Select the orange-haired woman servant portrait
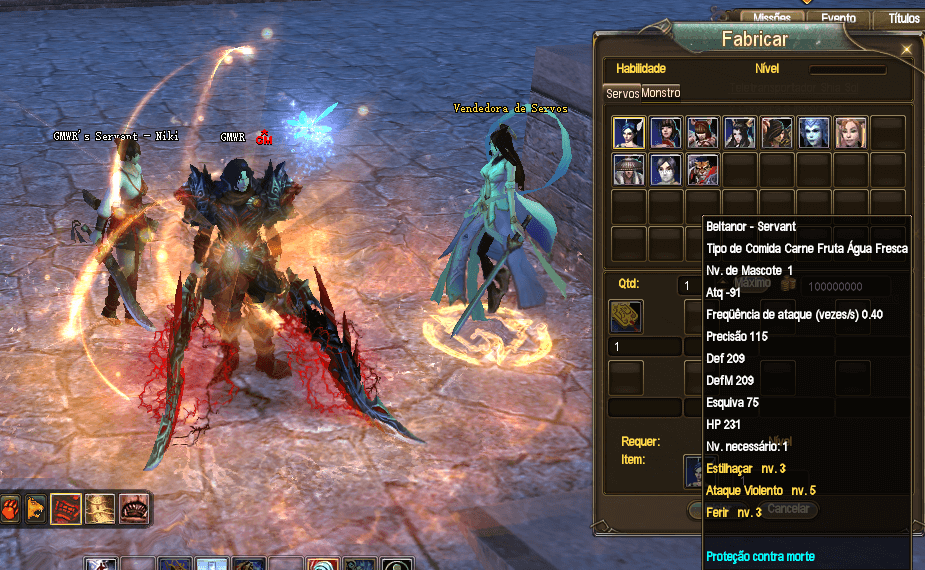Viewport: 925px width, 570px height. (851, 132)
